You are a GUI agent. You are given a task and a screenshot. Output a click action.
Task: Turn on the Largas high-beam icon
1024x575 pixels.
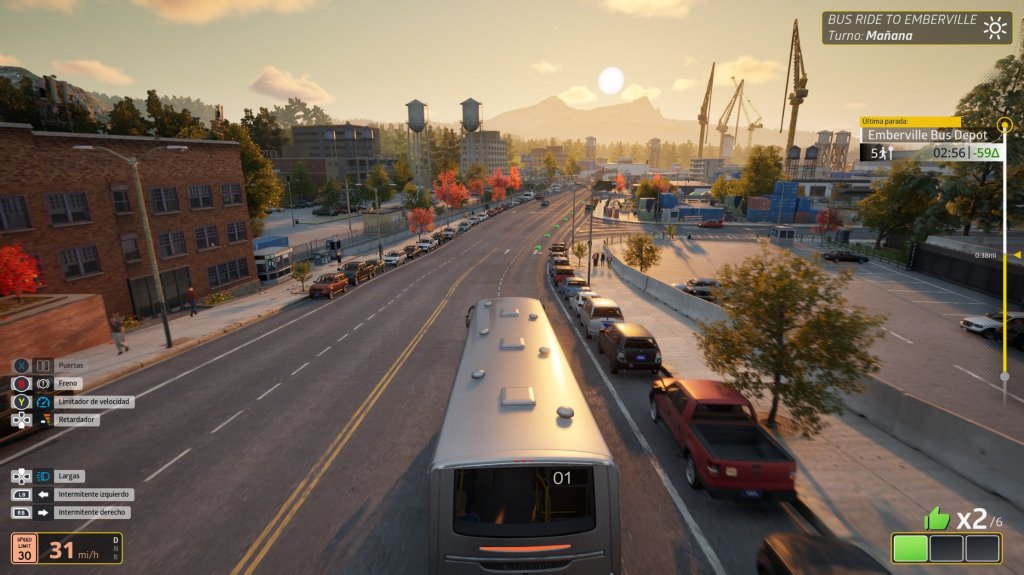click(43, 477)
